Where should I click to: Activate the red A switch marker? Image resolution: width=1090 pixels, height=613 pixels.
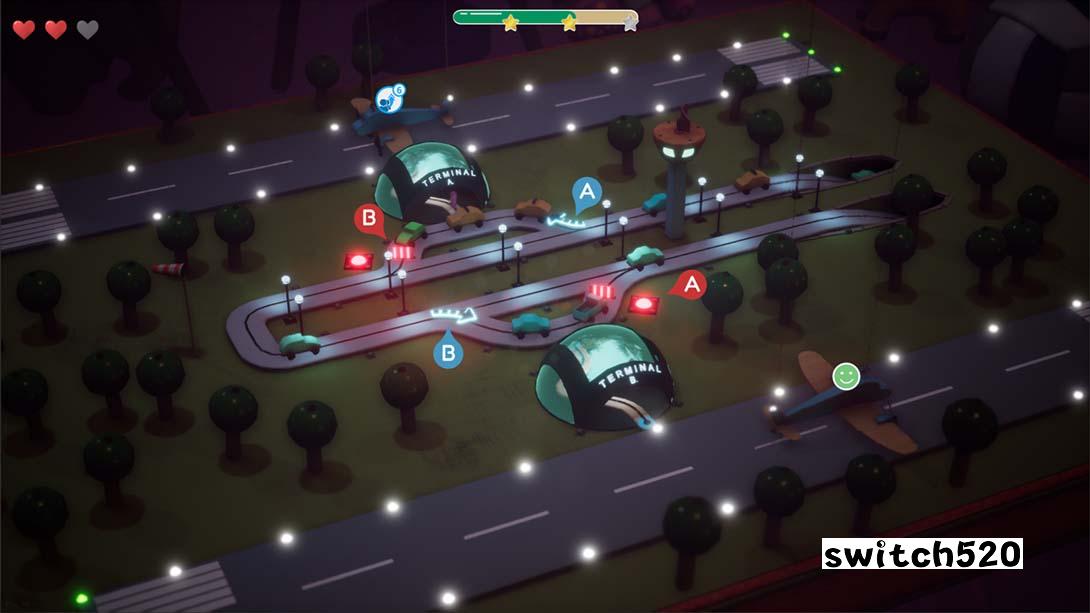click(690, 285)
